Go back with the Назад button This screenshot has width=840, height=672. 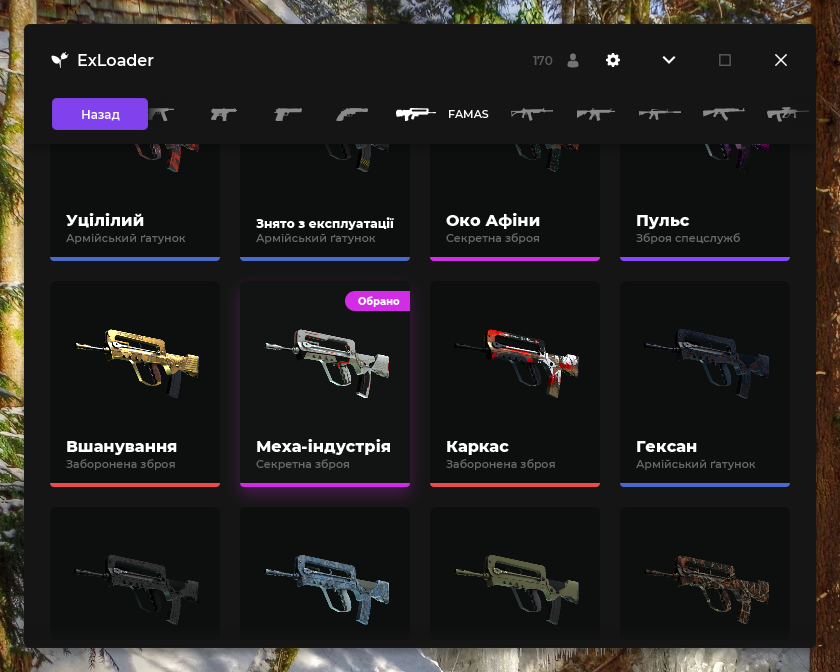point(100,114)
